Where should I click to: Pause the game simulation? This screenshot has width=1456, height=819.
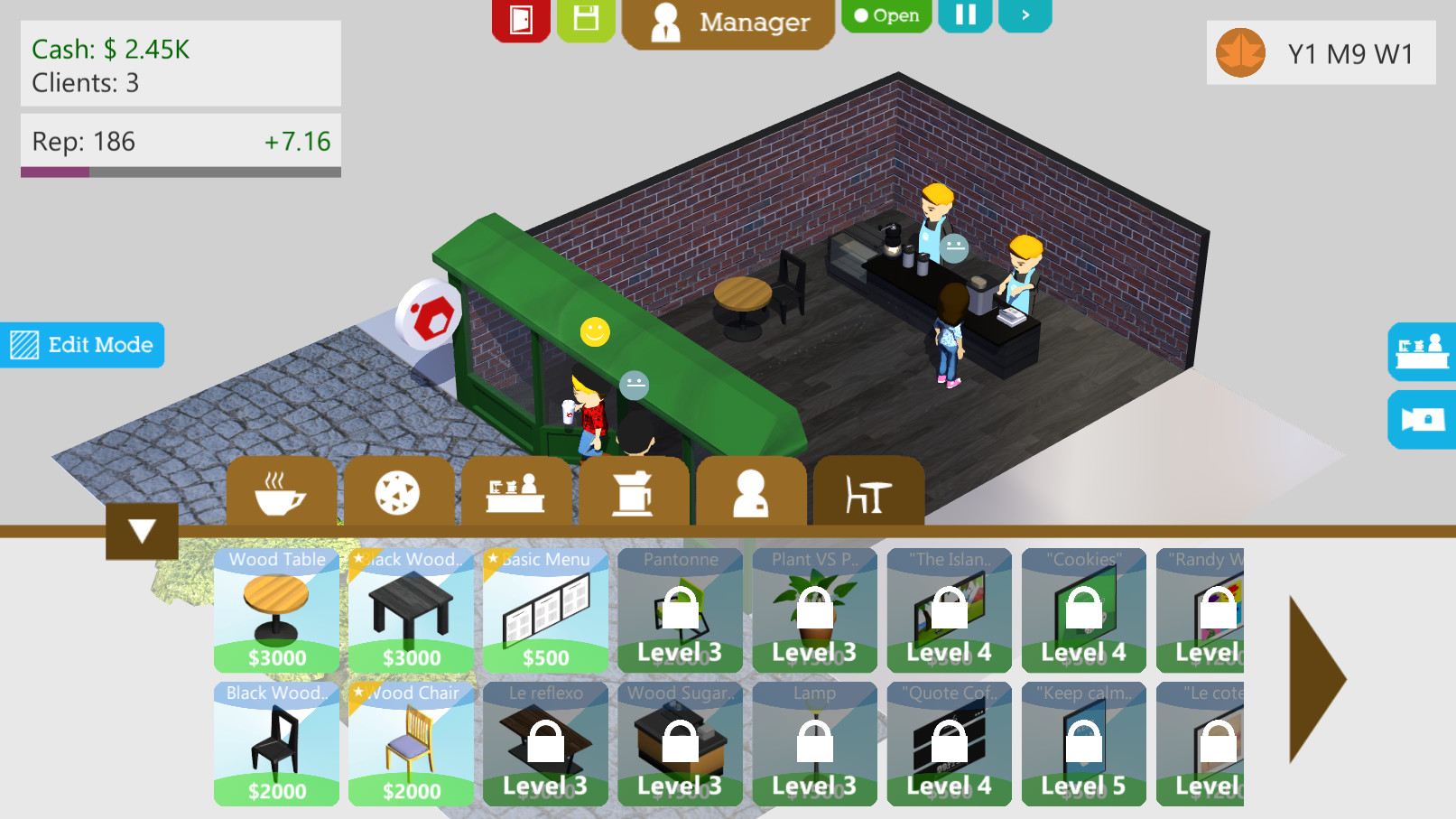964,14
